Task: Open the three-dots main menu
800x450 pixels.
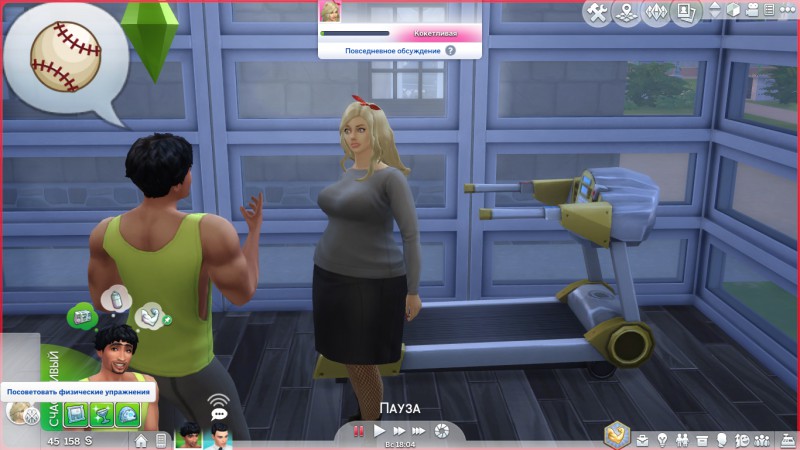Action: tap(787, 11)
